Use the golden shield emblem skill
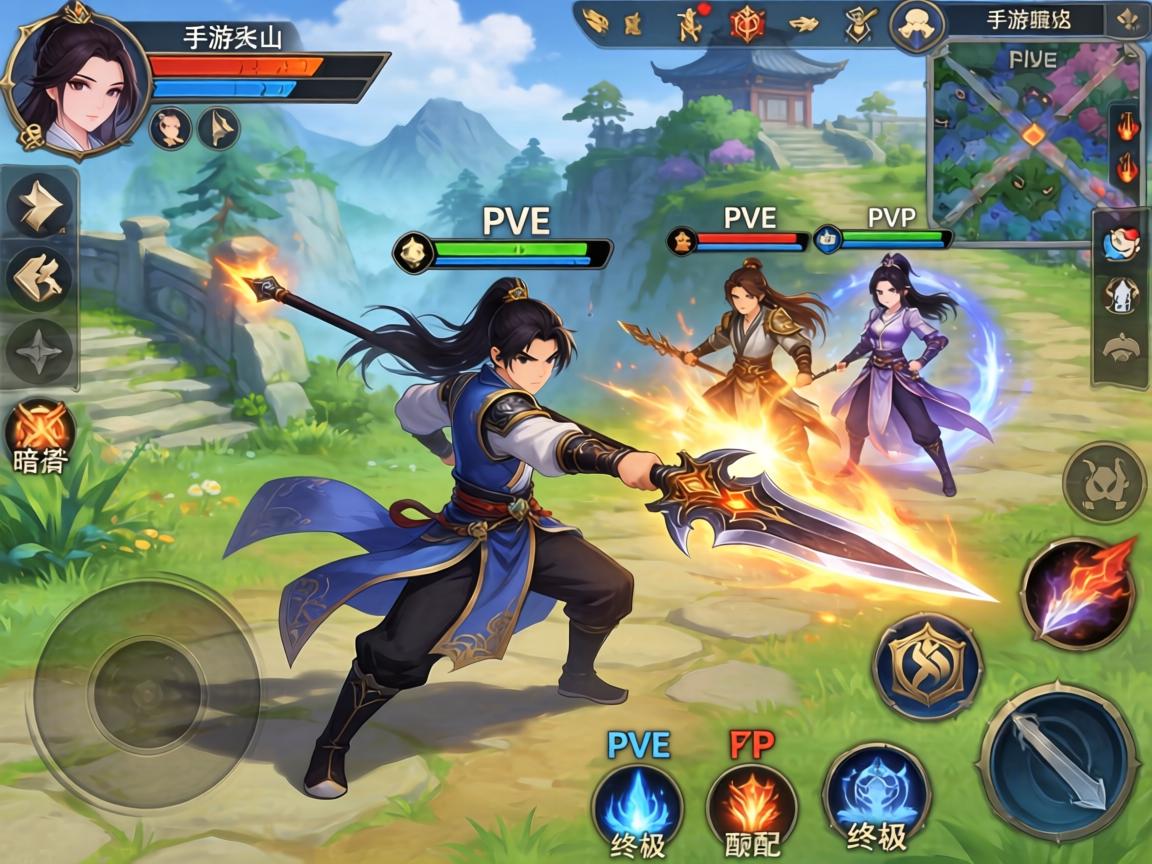 (927, 665)
